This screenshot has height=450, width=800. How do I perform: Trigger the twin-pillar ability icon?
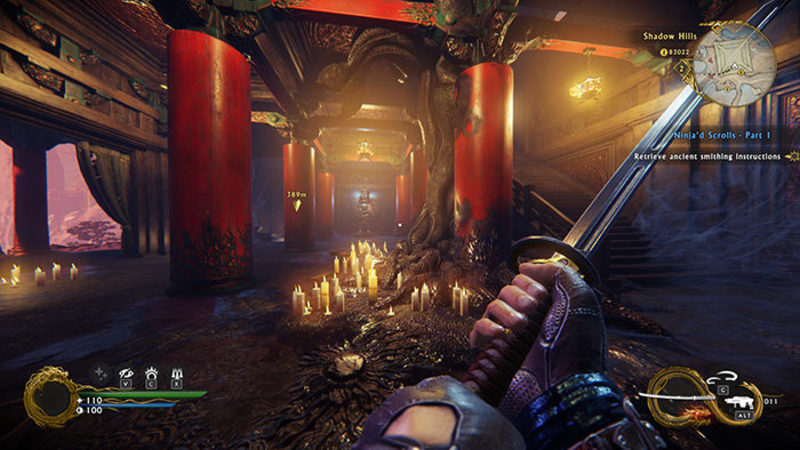tap(177, 370)
